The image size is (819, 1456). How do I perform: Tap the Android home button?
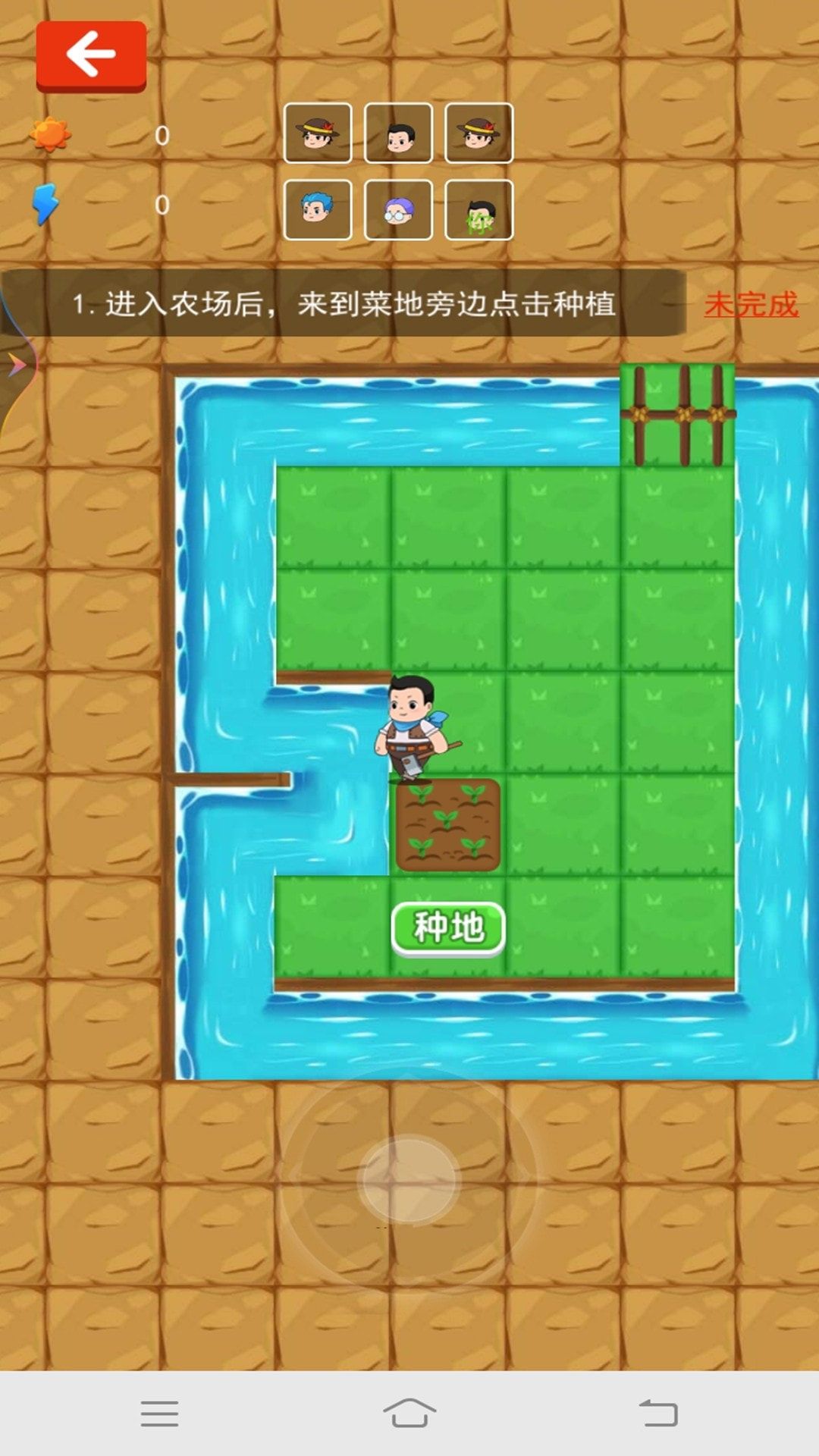point(409,1414)
